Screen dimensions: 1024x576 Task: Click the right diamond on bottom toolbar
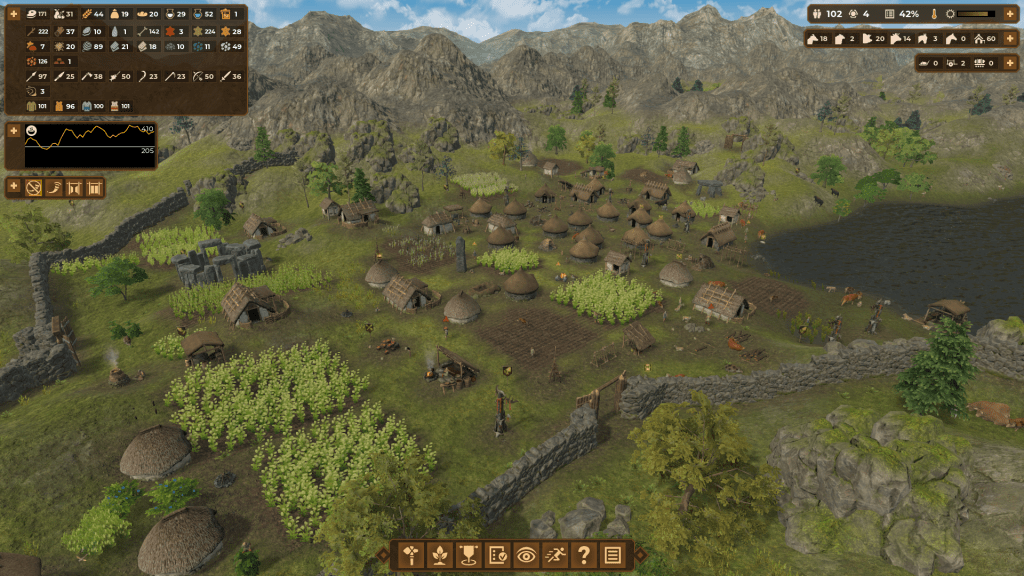click(637, 556)
